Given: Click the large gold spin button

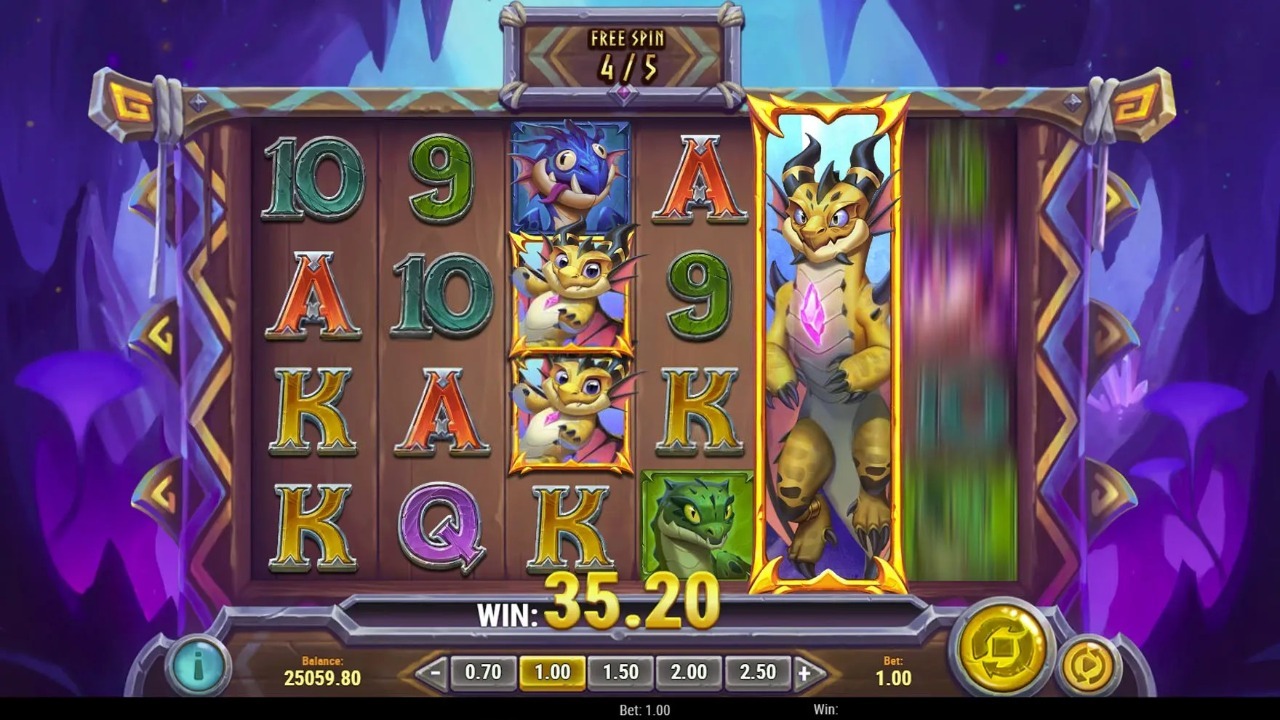Looking at the screenshot, I should point(1000,647).
